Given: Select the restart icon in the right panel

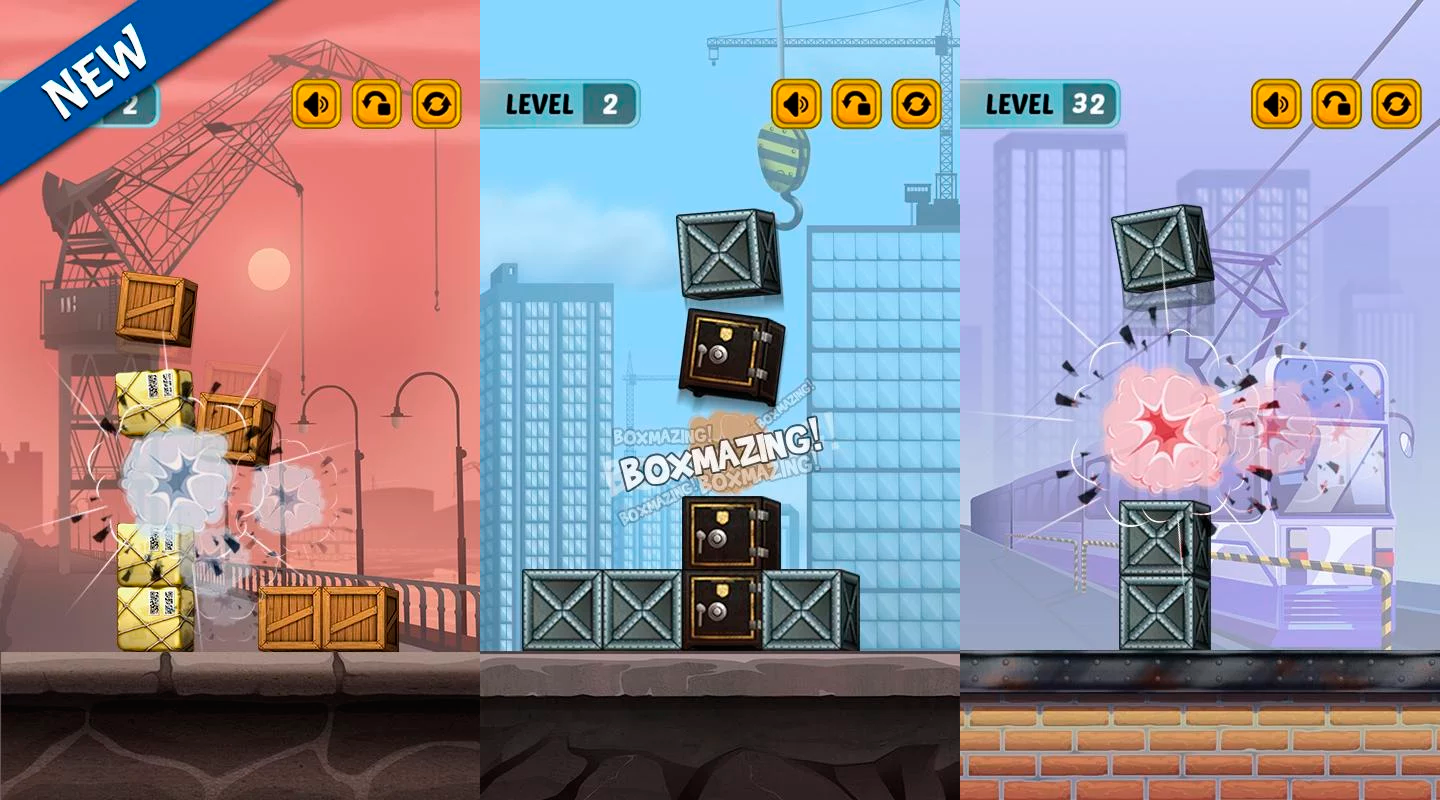Looking at the screenshot, I should (1398, 102).
